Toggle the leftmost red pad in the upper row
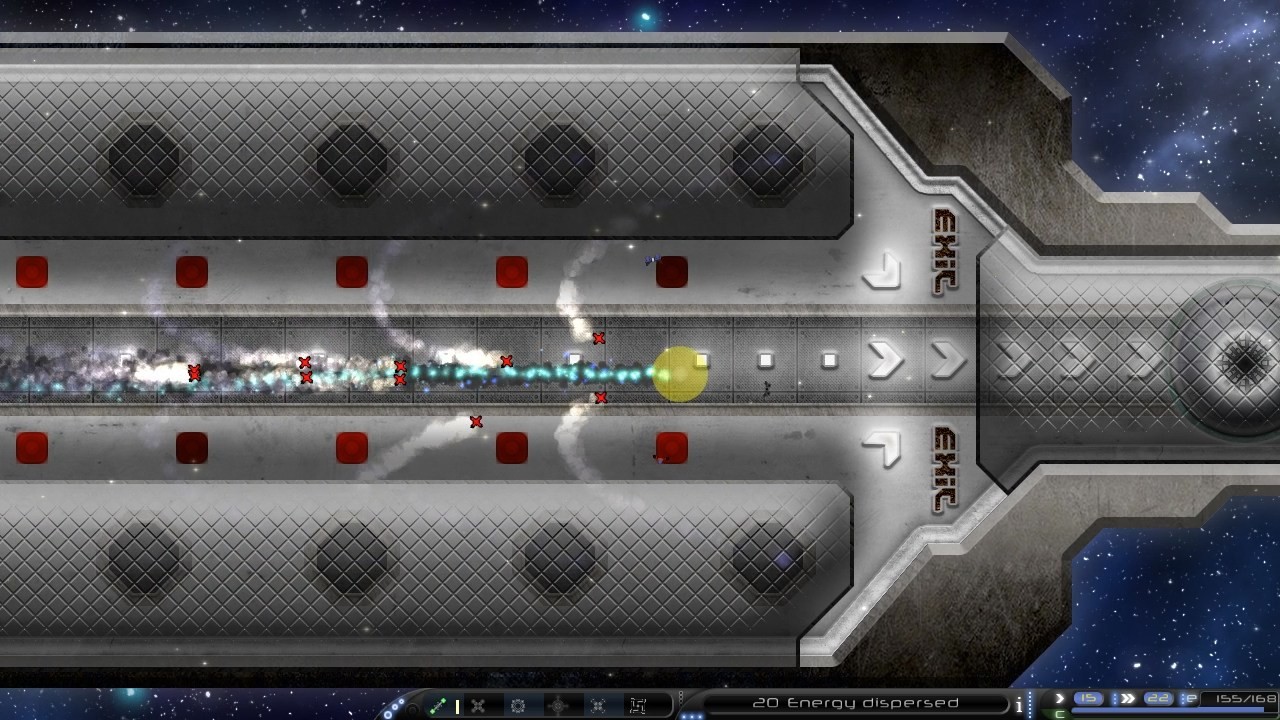The image size is (1280, 720). point(32,269)
